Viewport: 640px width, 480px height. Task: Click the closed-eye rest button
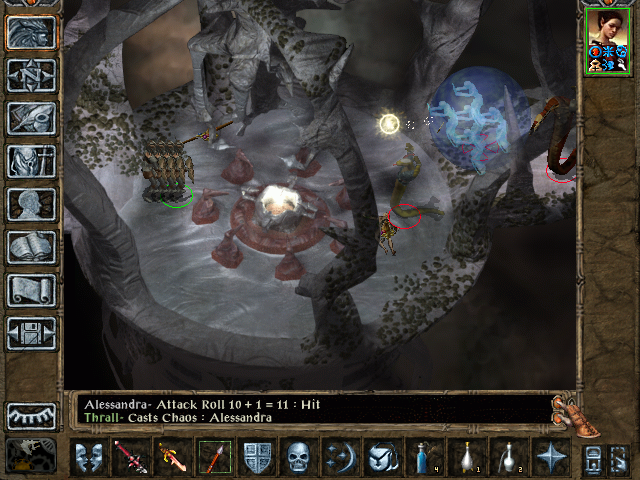(x=31, y=415)
